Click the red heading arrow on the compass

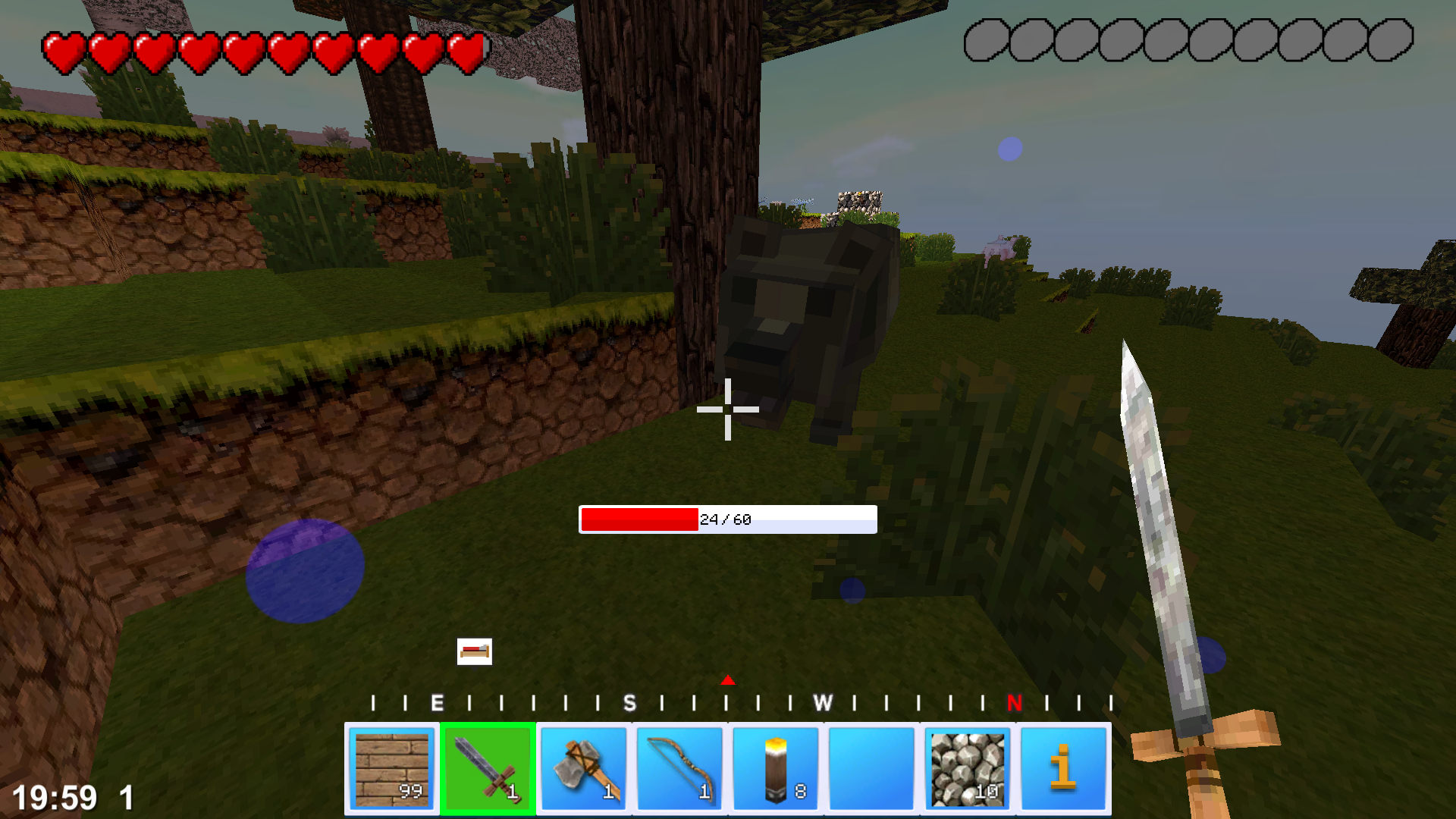pos(728,681)
